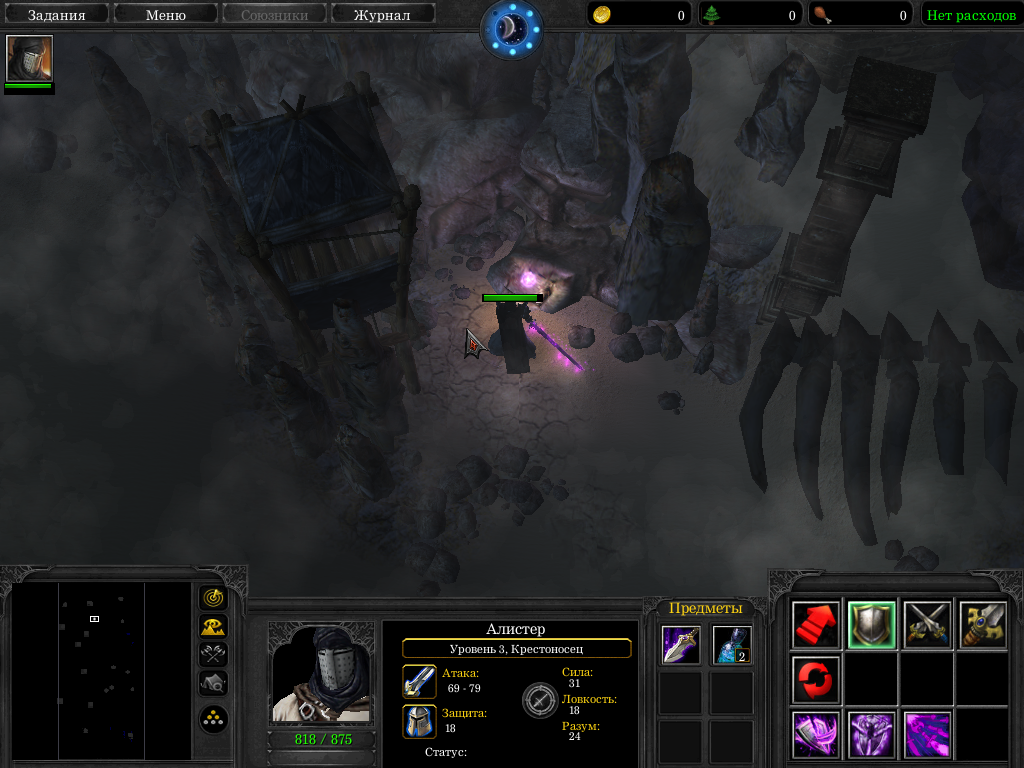Choose the crossed swords attack command
1024x768 pixels.
927,625
